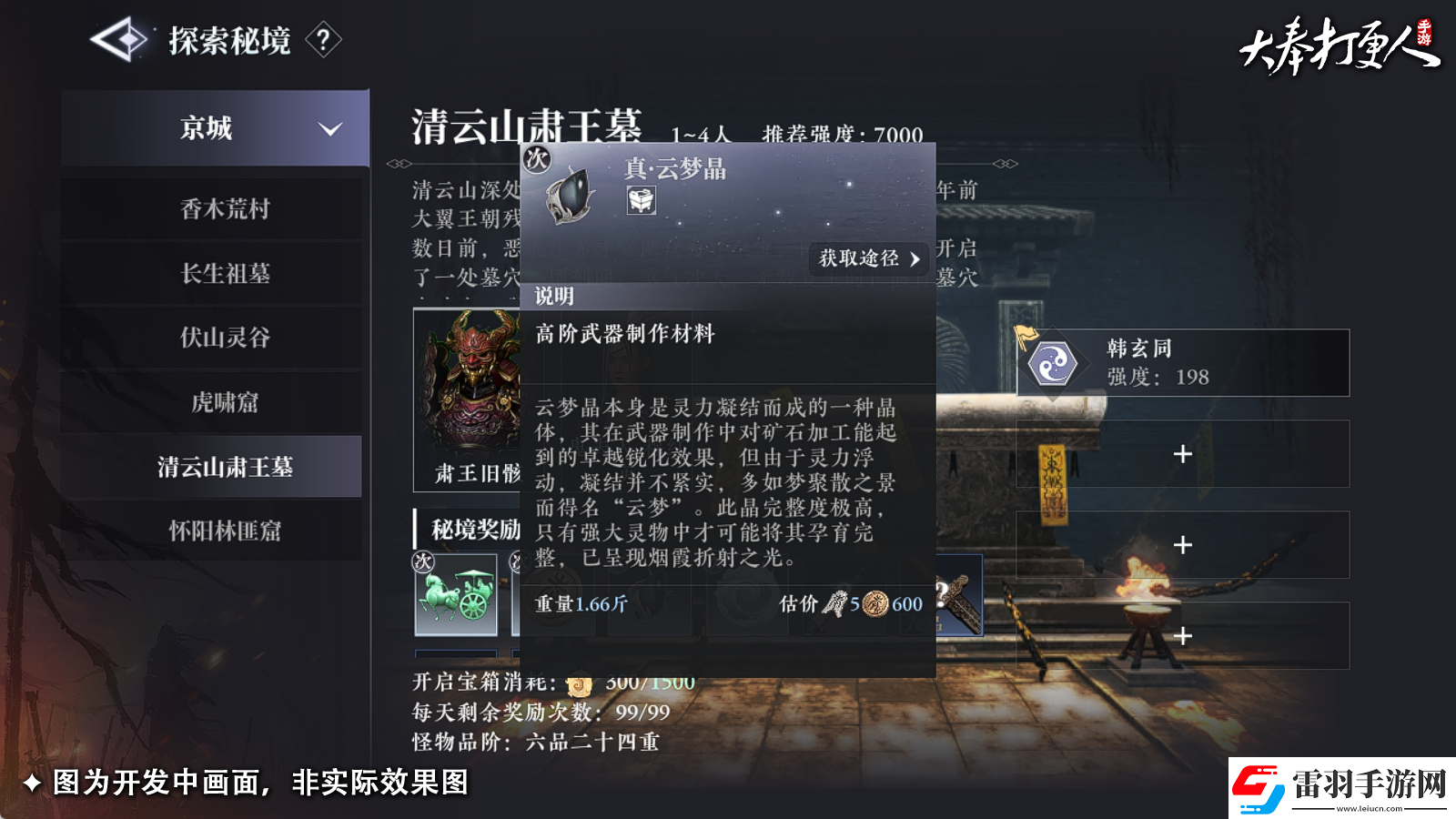The width and height of the screenshot is (1456, 819).
Task: Expand the arrow on 获取途径
Action: (916, 260)
